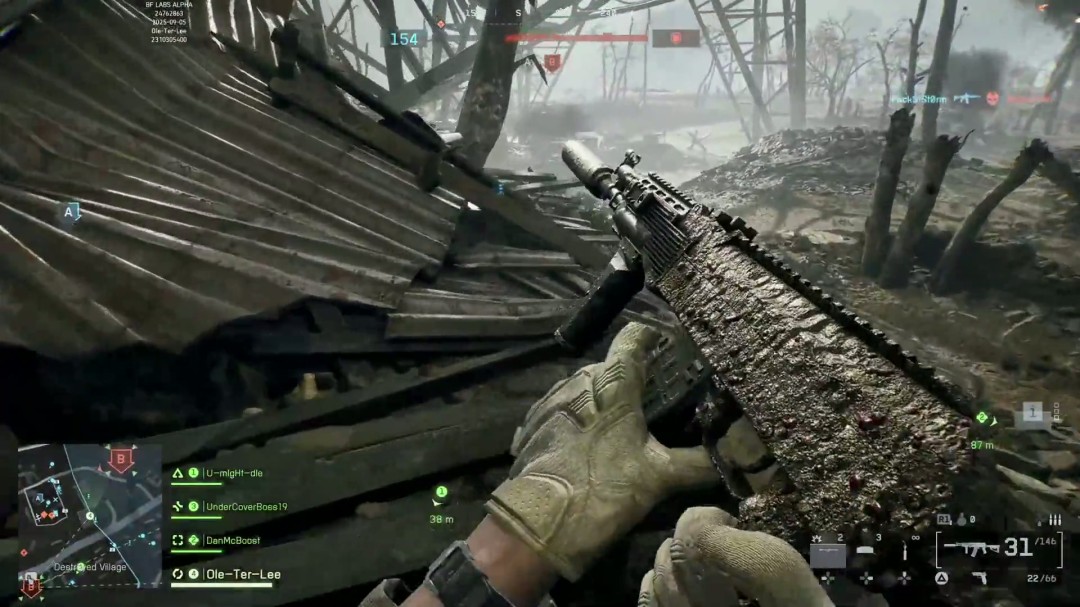Screen dimensions: 1080x607
Task: Click the minimap
Action: [x=89, y=515]
